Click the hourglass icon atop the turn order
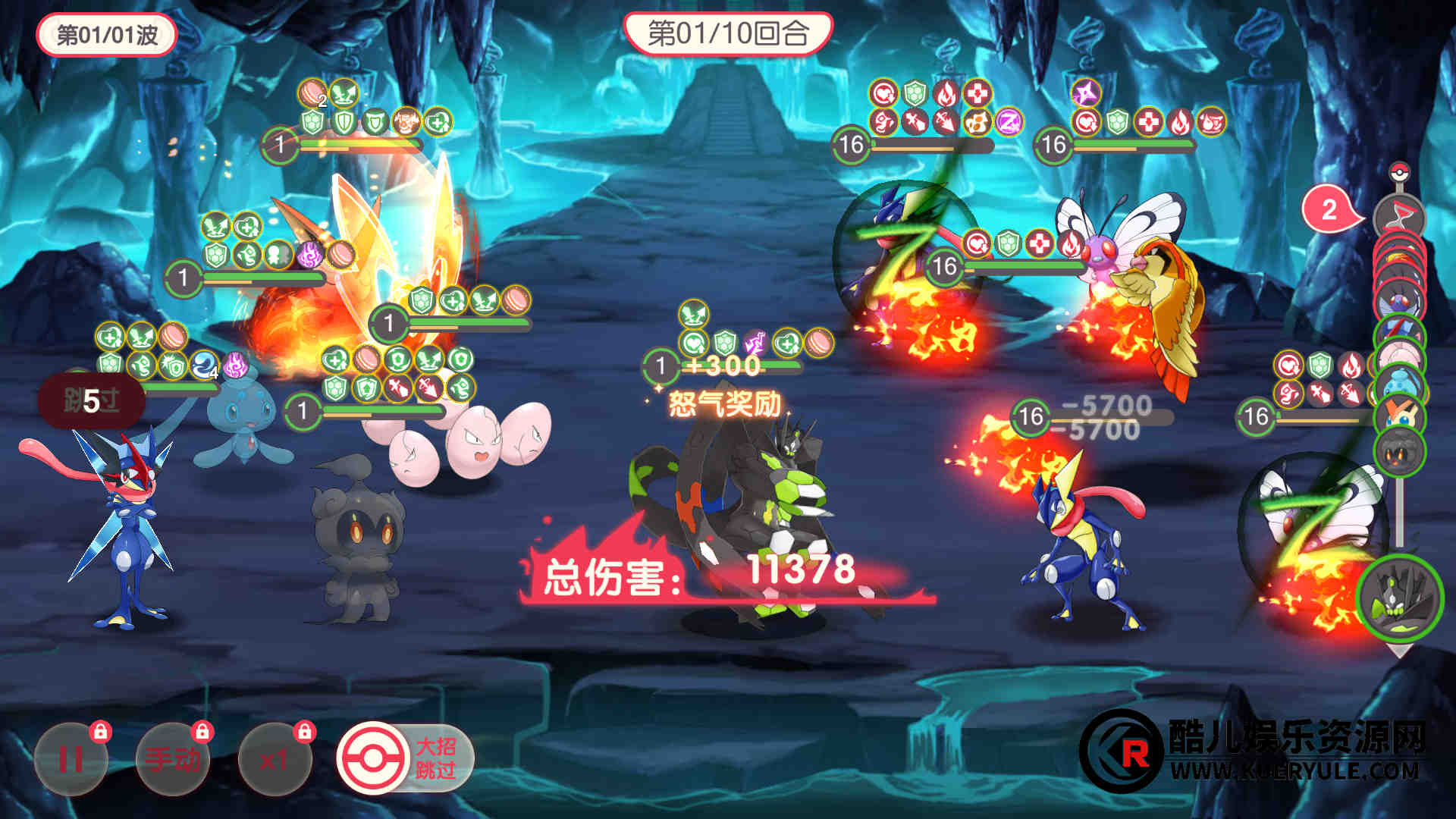The width and height of the screenshot is (1456, 819). click(x=1399, y=218)
